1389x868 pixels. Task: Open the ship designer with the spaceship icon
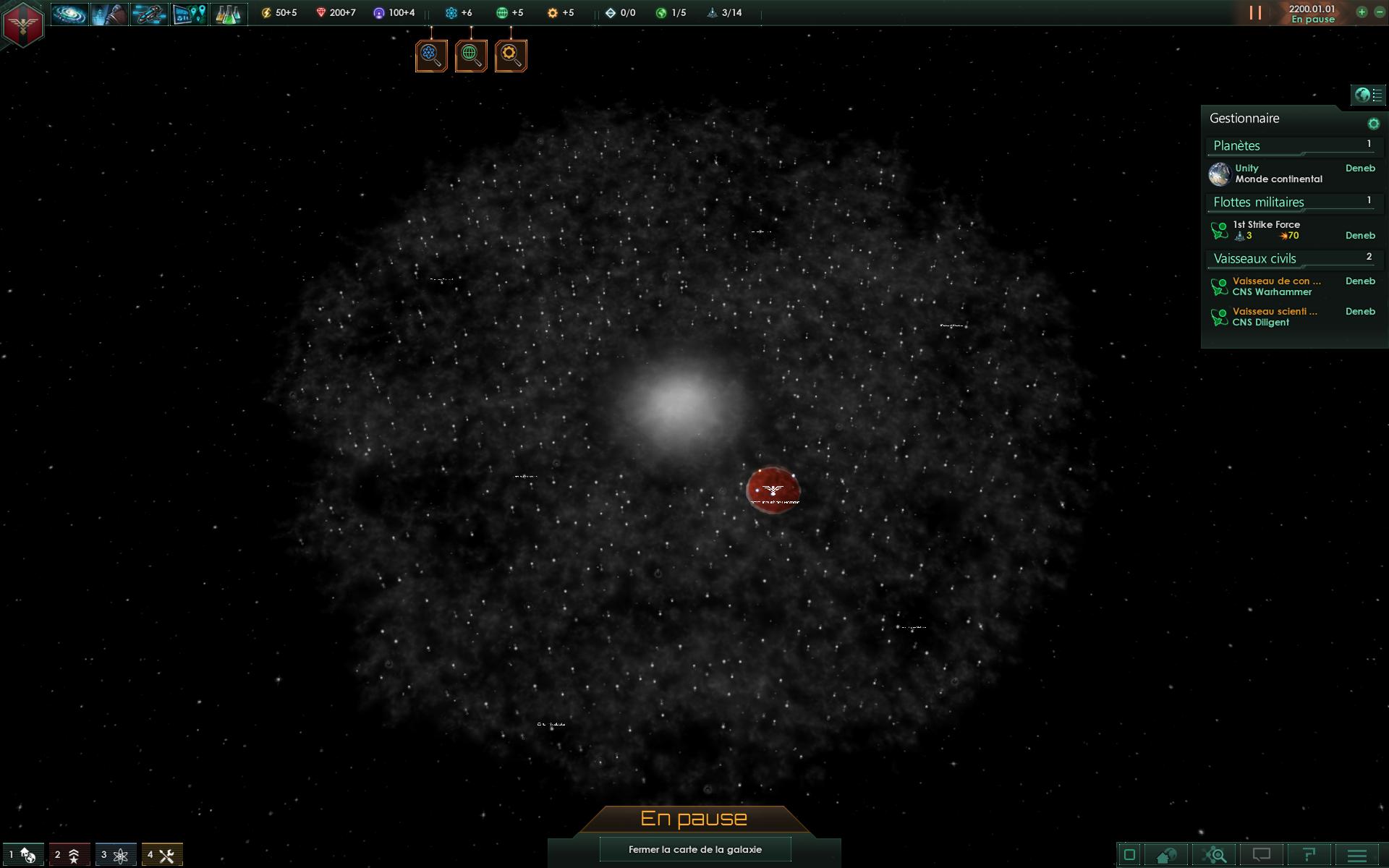[x=149, y=14]
